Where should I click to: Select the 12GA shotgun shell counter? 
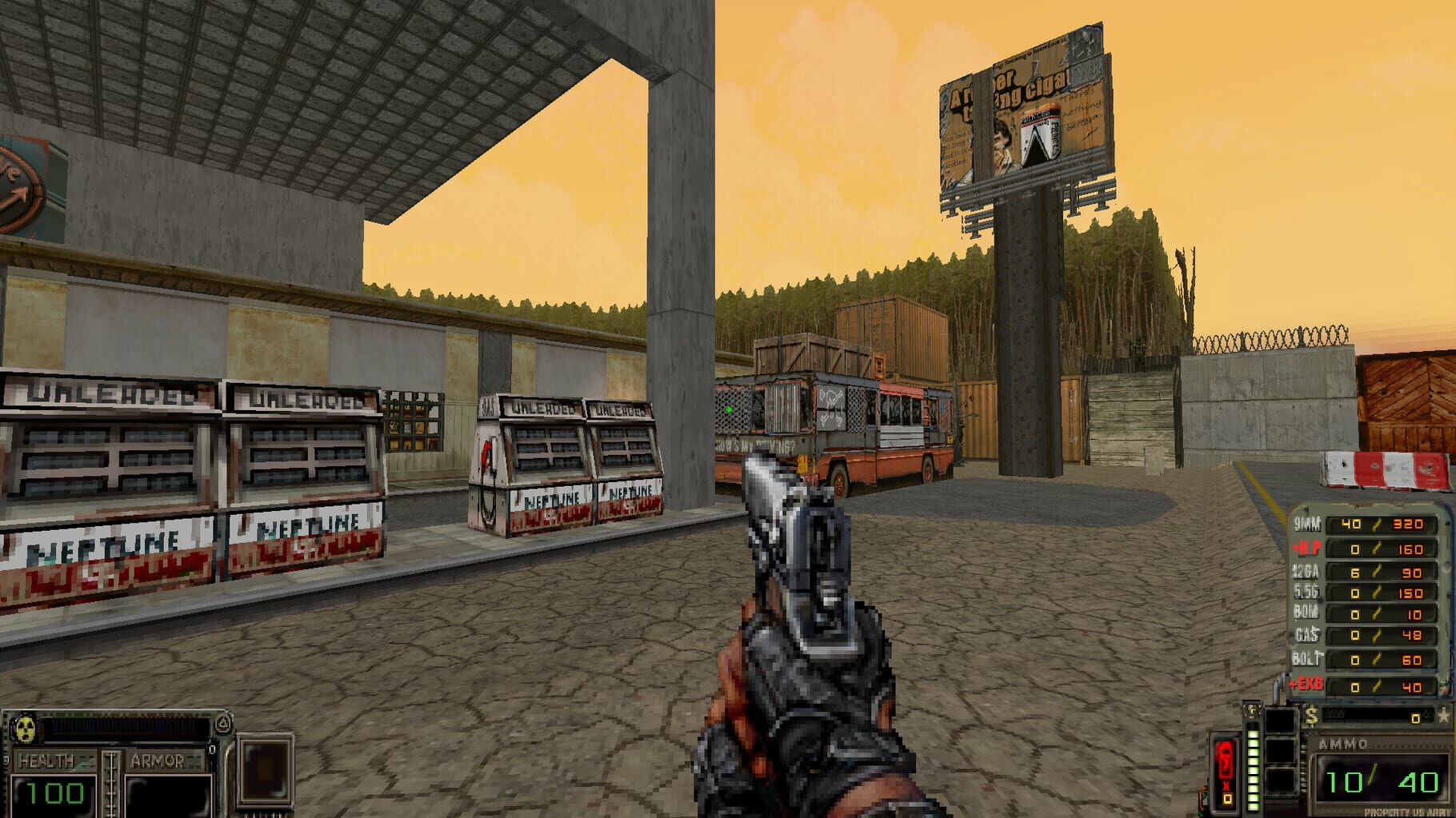pos(1380,573)
